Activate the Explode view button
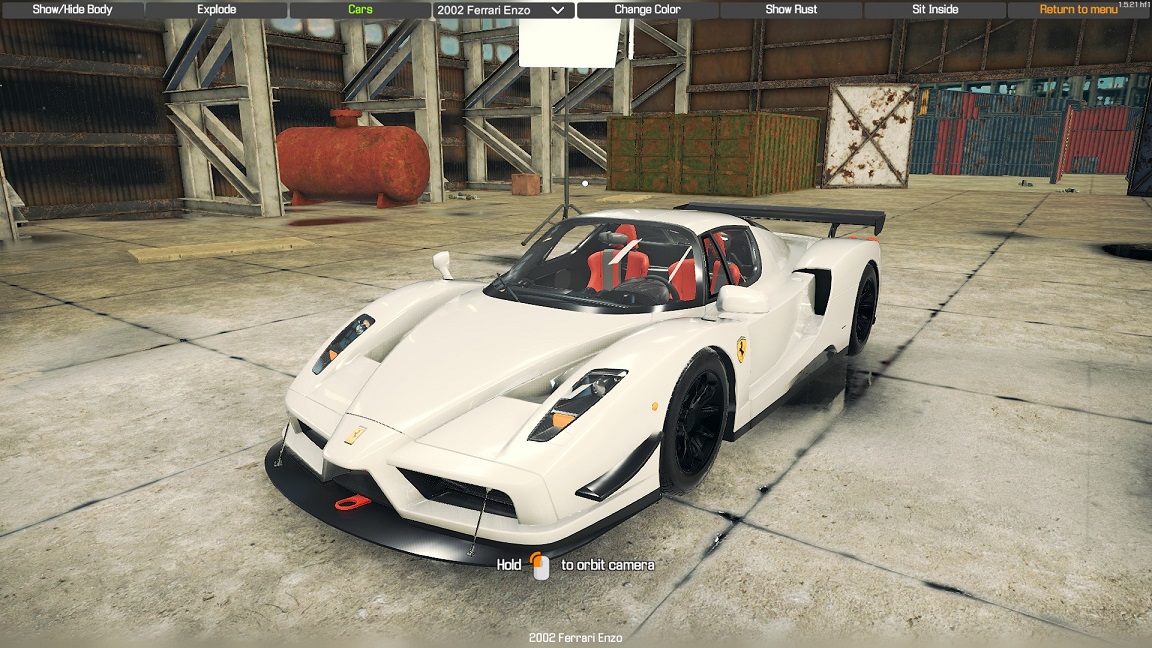 (x=216, y=10)
